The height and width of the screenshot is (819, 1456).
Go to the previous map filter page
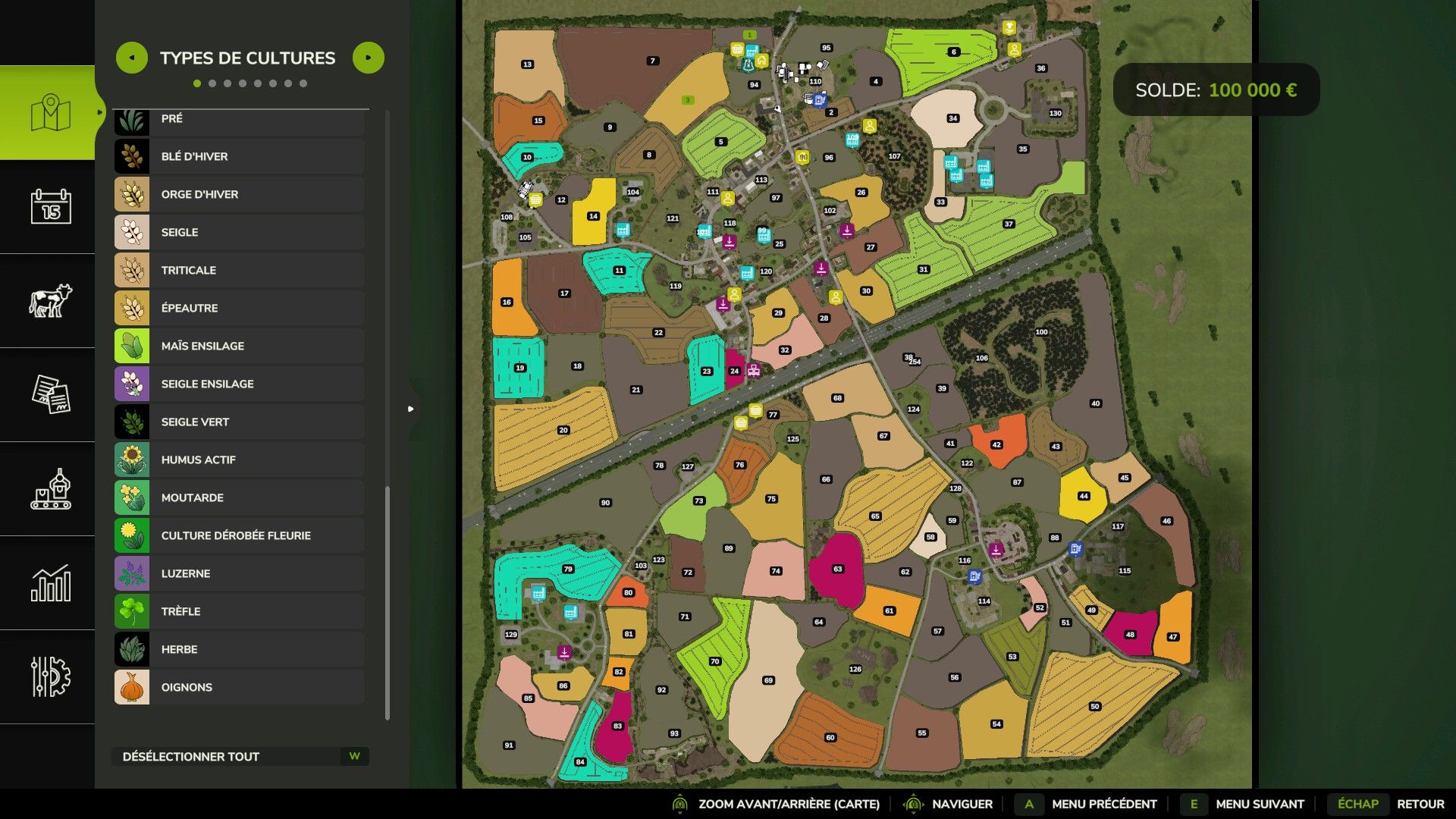click(132, 58)
